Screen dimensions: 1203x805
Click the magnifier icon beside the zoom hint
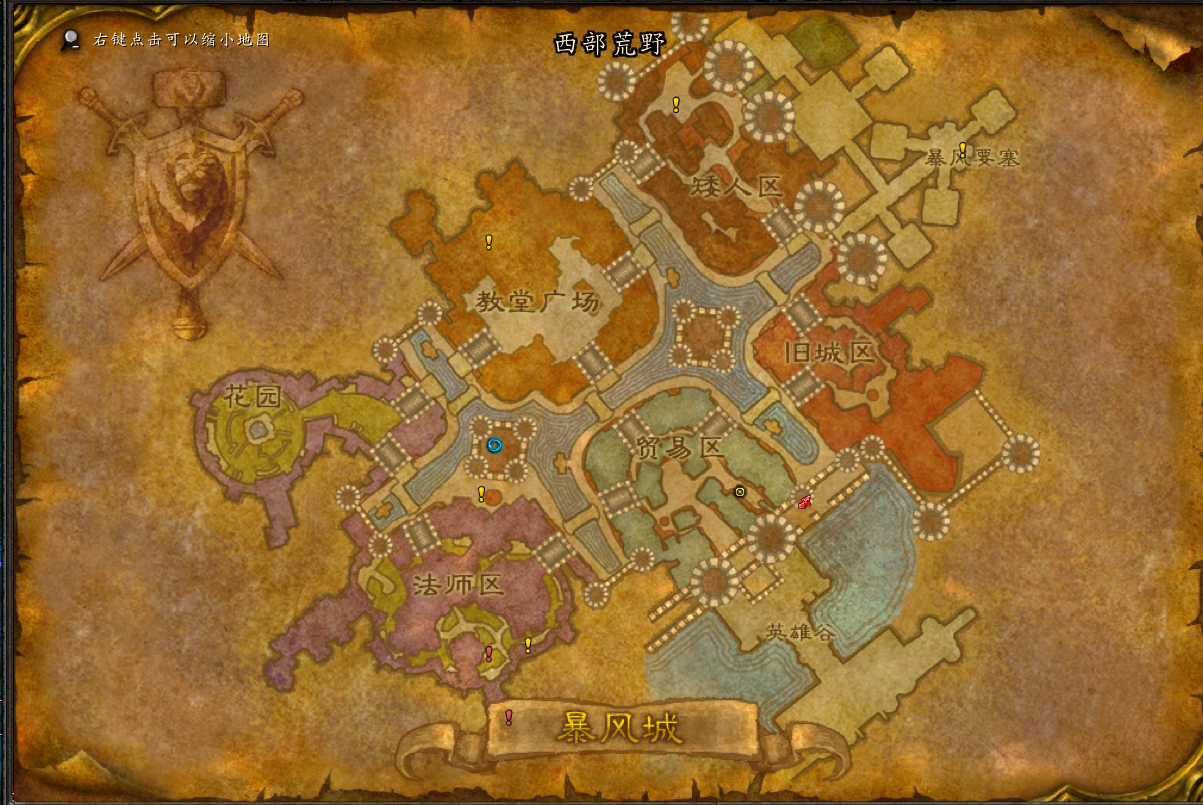(71, 40)
